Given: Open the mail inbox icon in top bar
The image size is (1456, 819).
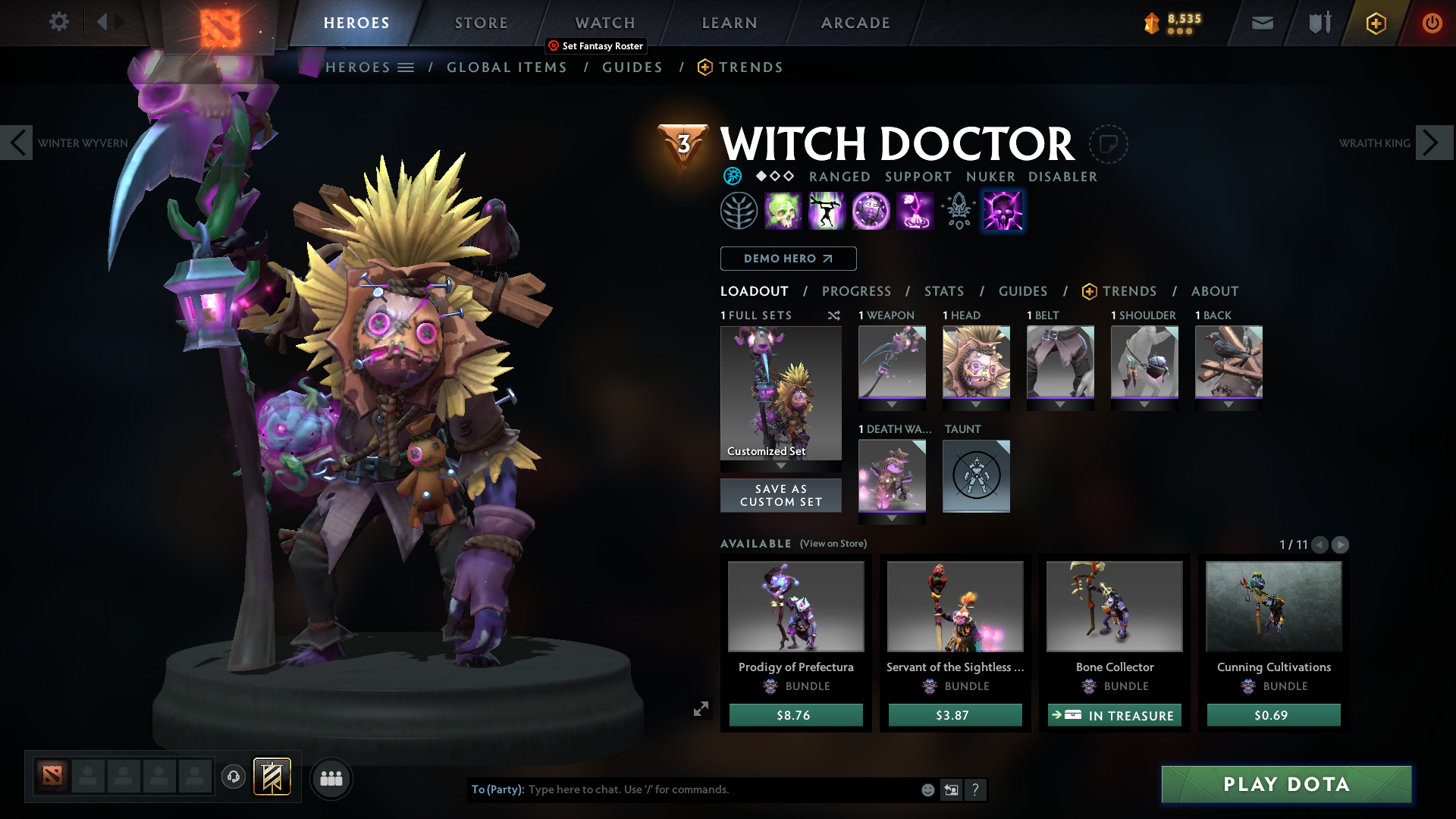Looking at the screenshot, I should [1262, 23].
